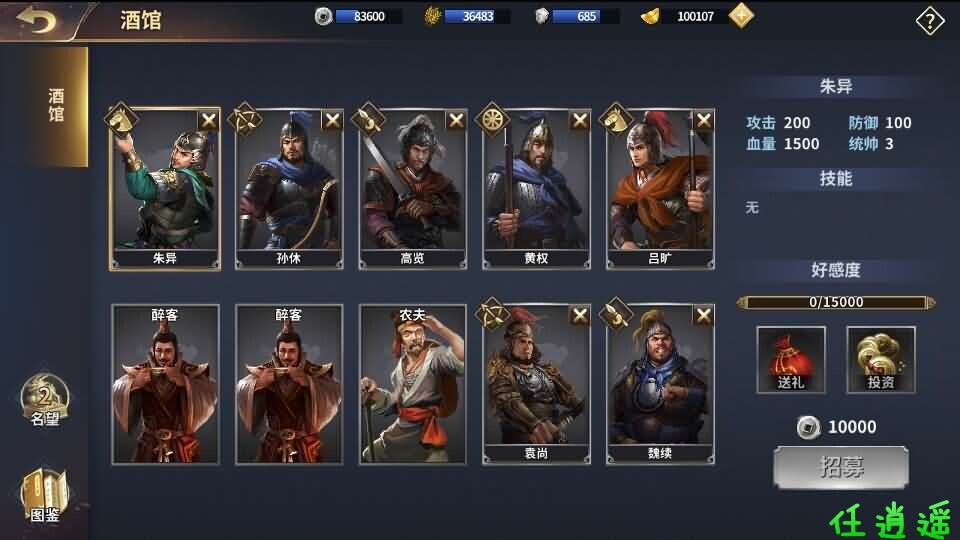Open the 图鉴 codex book

pos(44,495)
